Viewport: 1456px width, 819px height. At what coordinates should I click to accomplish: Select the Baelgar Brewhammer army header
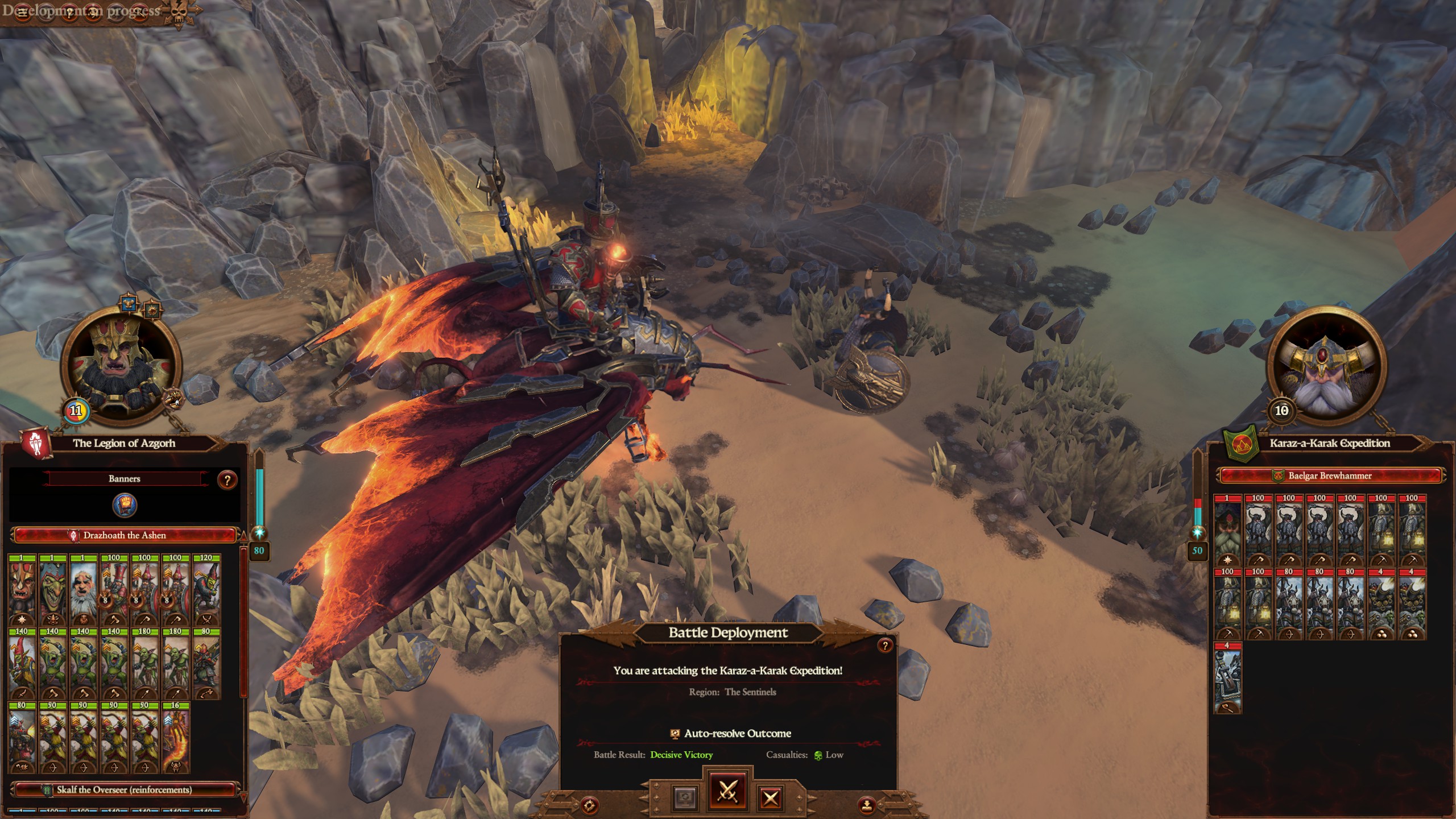[x=1329, y=475]
